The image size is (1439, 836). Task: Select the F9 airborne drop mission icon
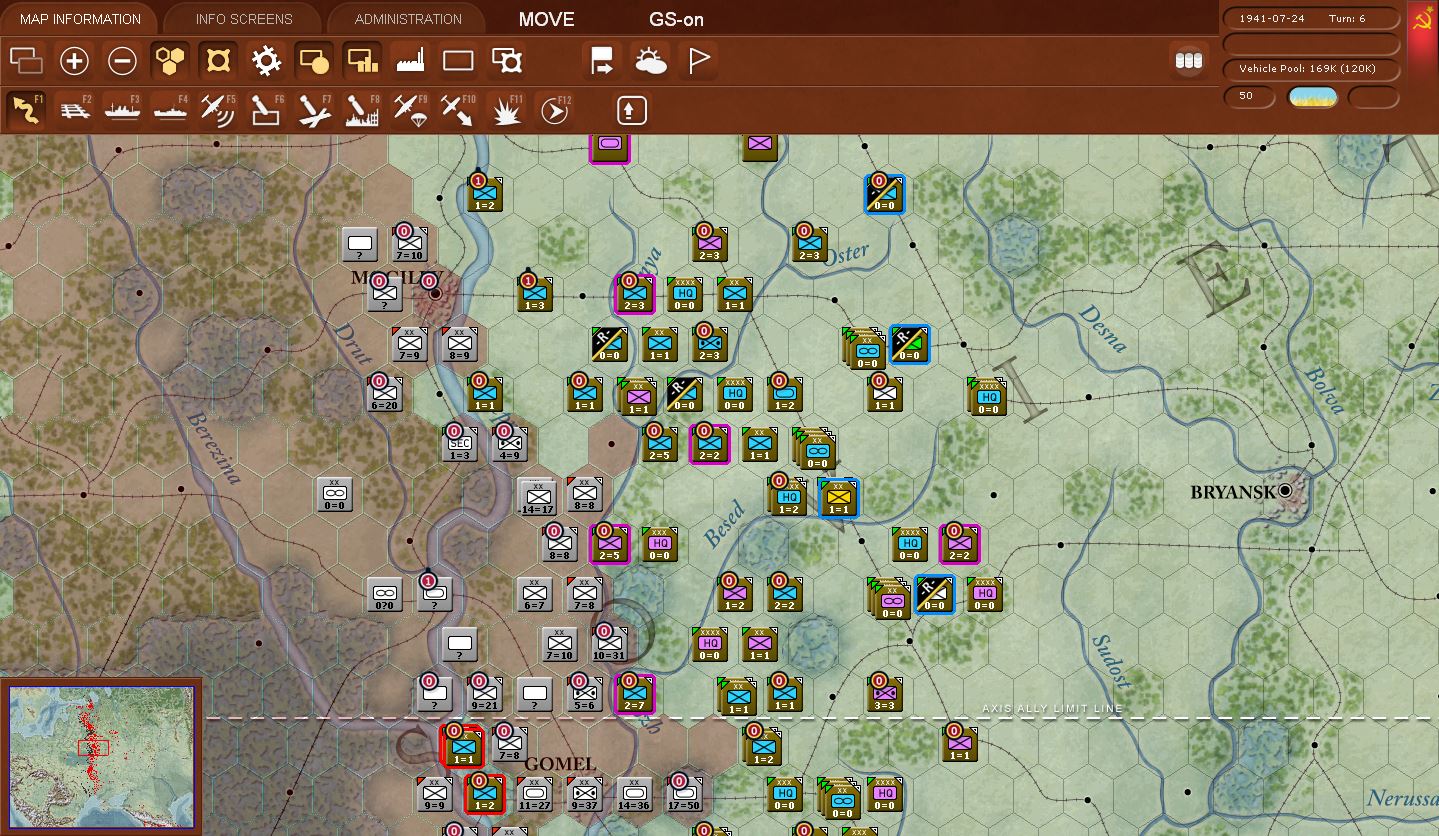(409, 108)
